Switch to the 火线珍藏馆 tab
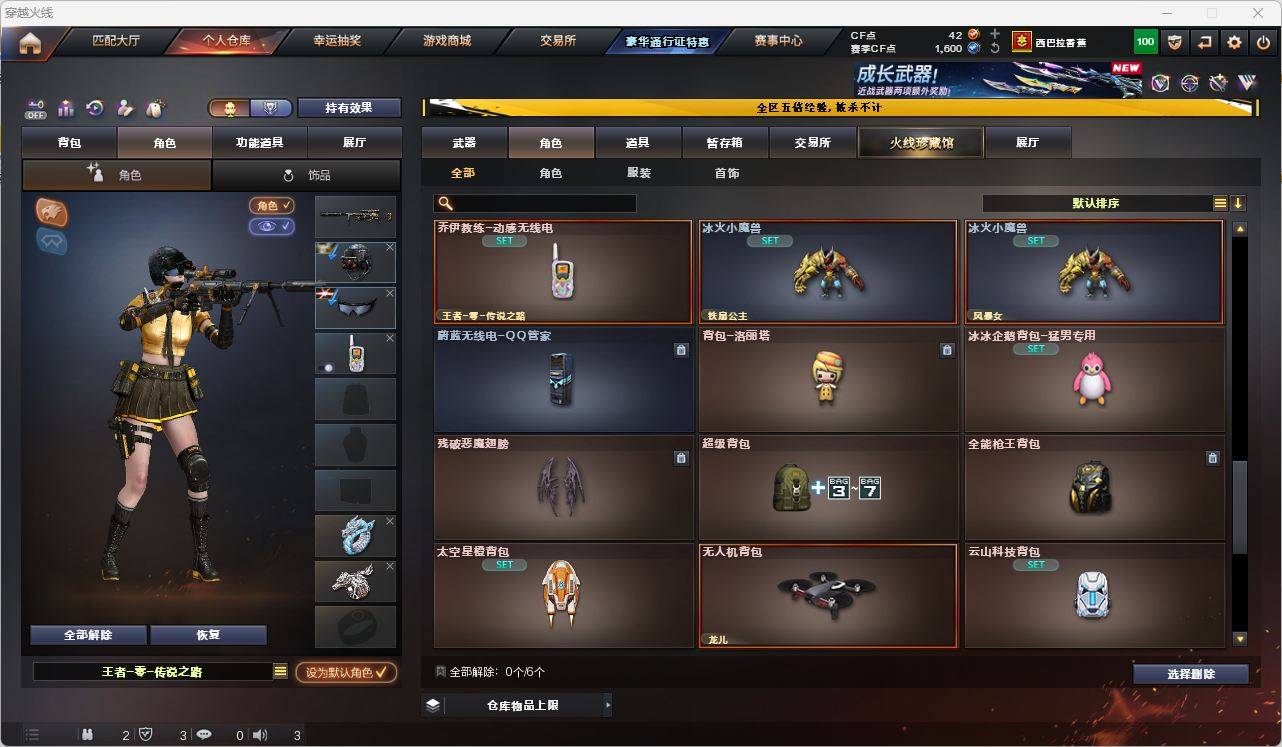 click(x=919, y=142)
